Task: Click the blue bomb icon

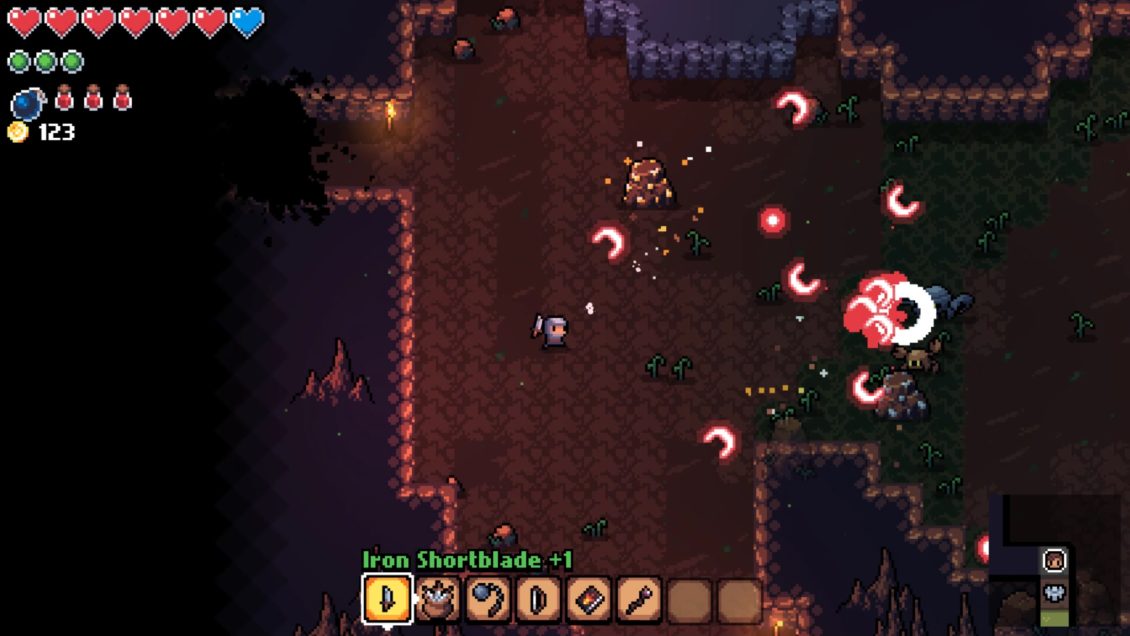Action: pos(27,102)
